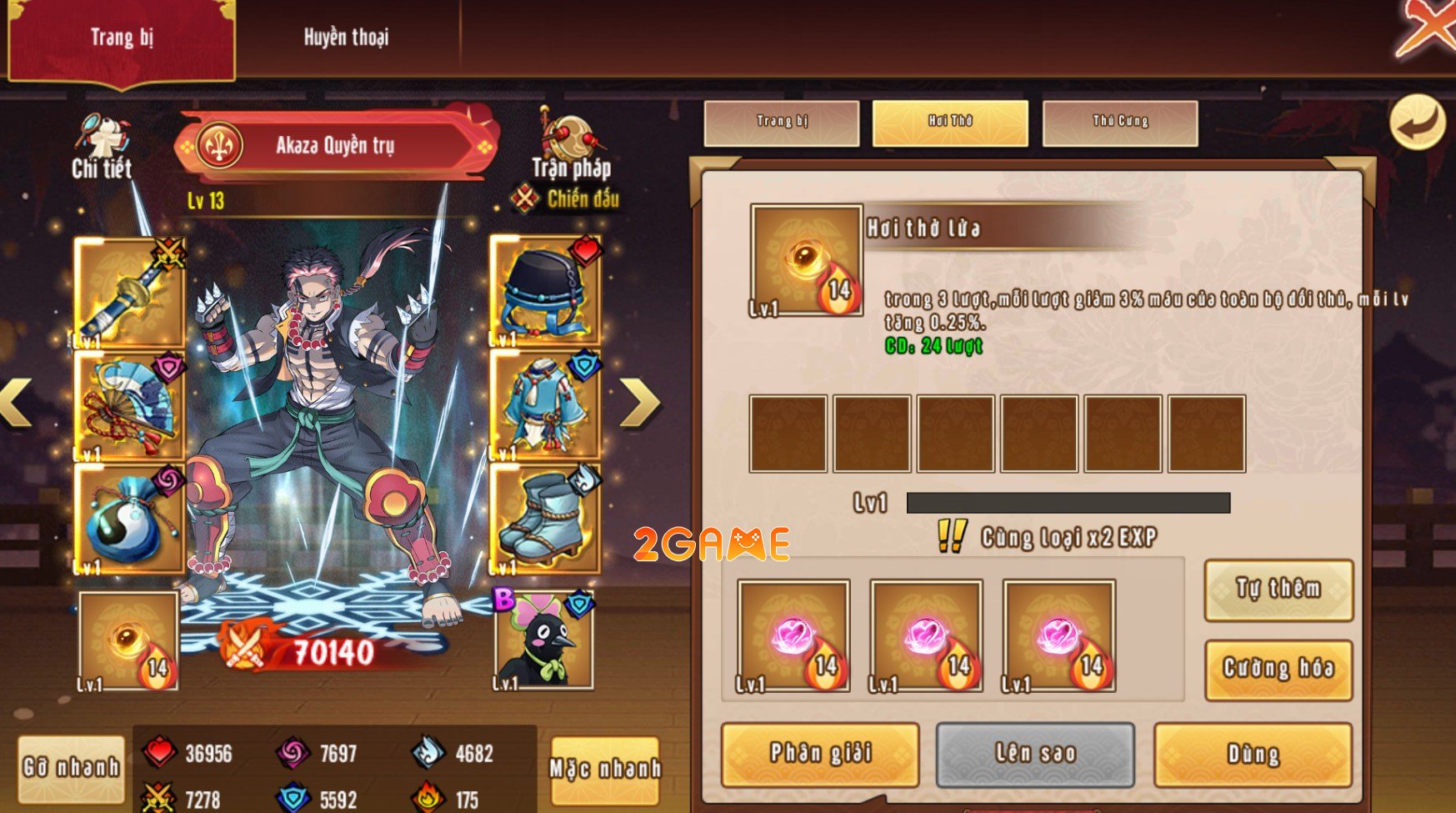Tap the Tự thêm auto-add button
Screen dimensions: 1456x813
click(x=1278, y=592)
